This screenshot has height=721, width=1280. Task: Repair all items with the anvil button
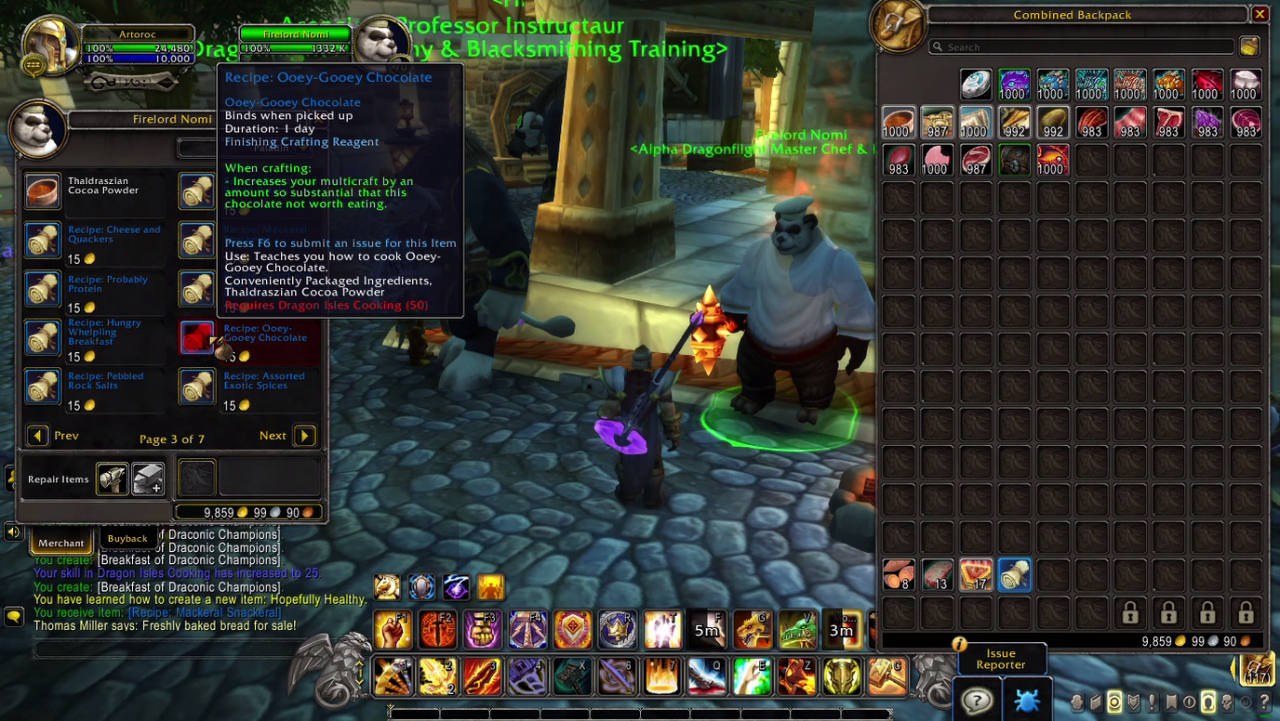pos(148,479)
